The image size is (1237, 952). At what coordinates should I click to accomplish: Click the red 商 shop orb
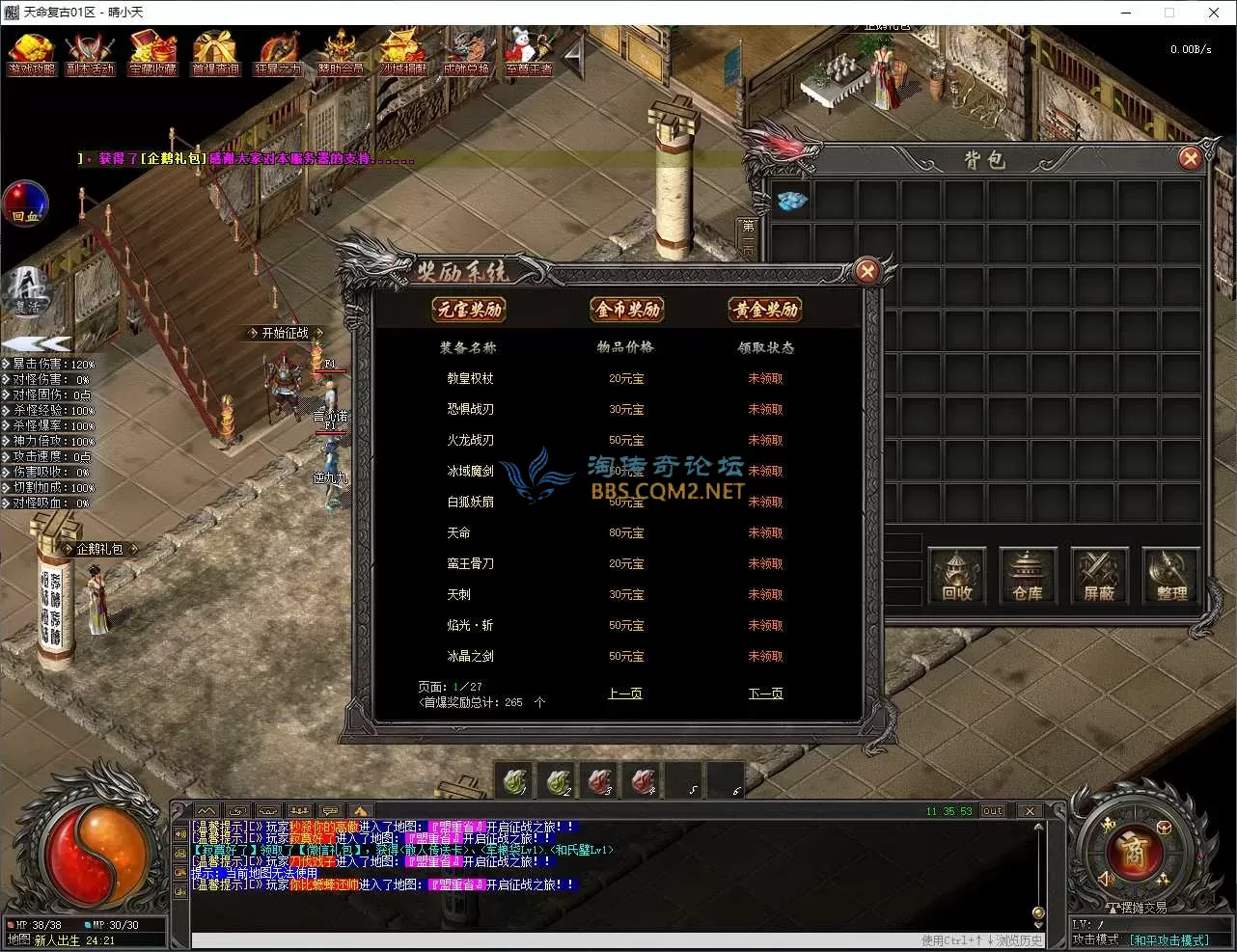click(x=1133, y=852)
